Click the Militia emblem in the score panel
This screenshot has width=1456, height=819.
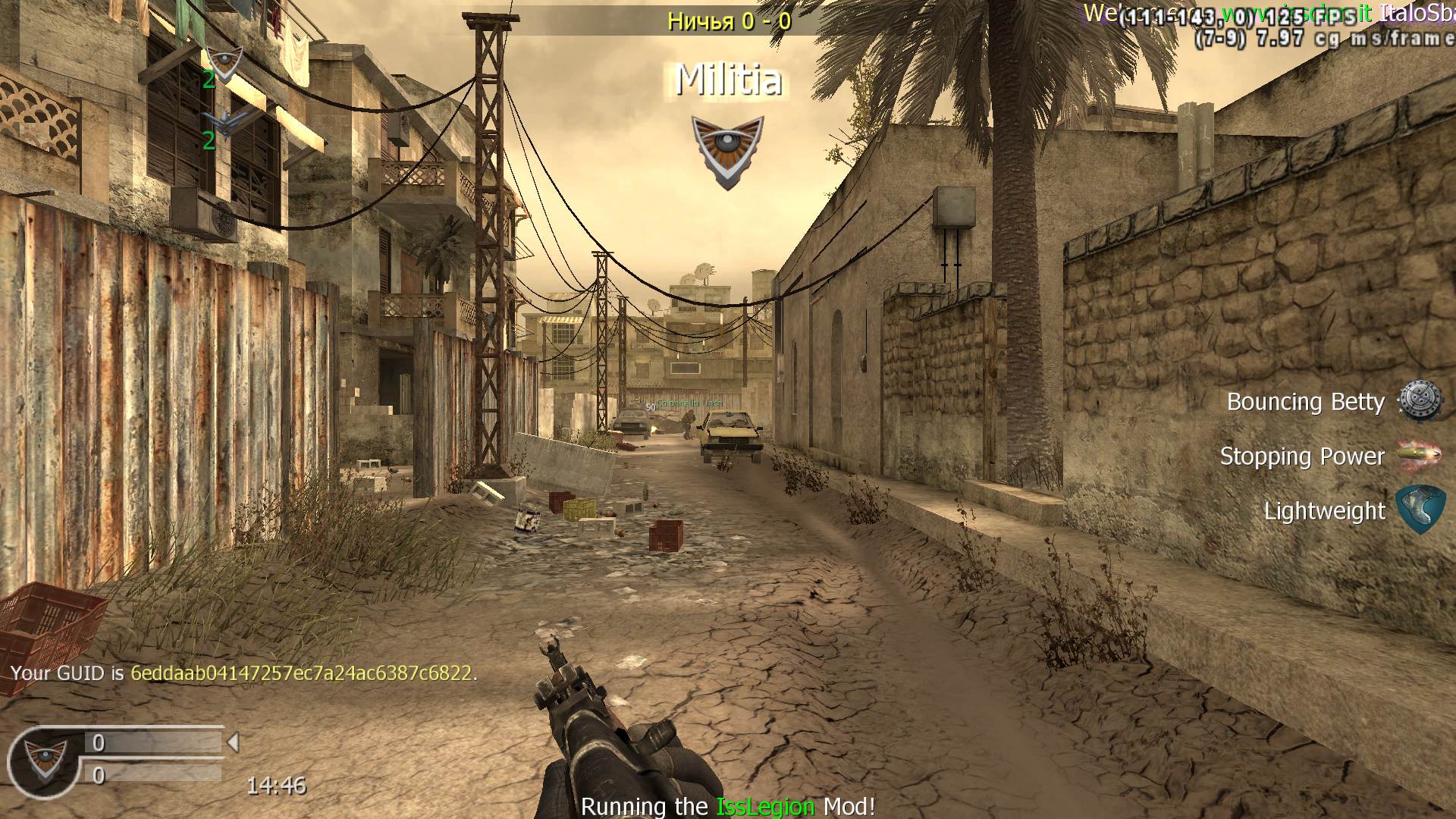point(42,760)
